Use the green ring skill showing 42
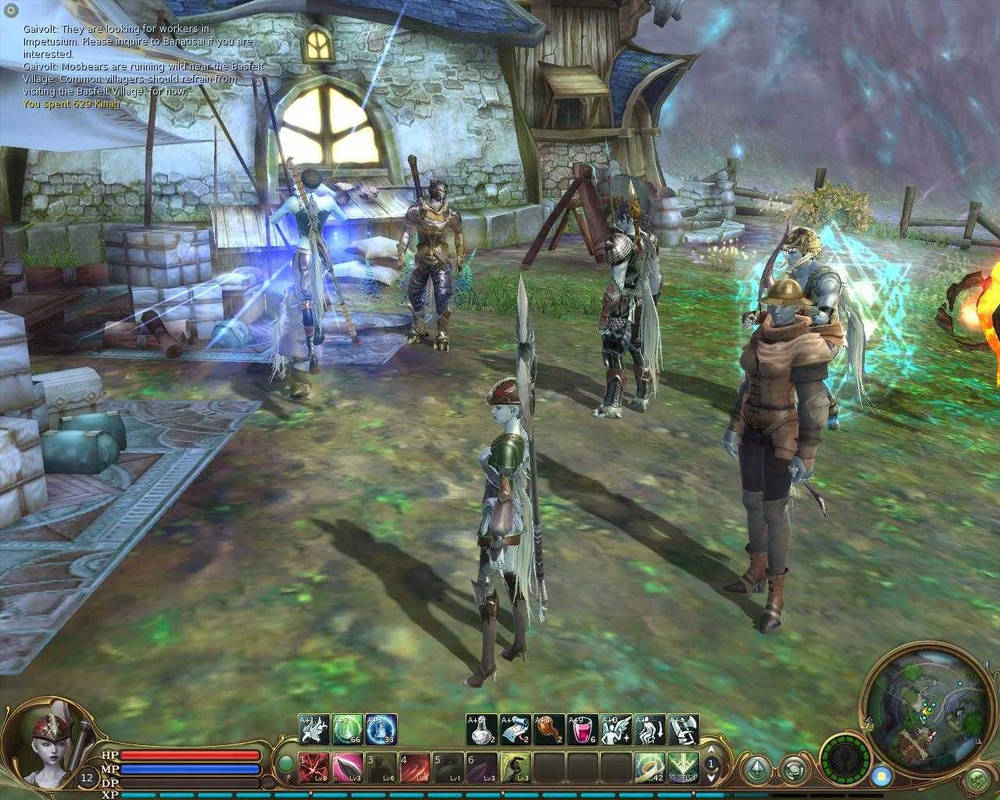1000x800 pixels. (649, 767)
